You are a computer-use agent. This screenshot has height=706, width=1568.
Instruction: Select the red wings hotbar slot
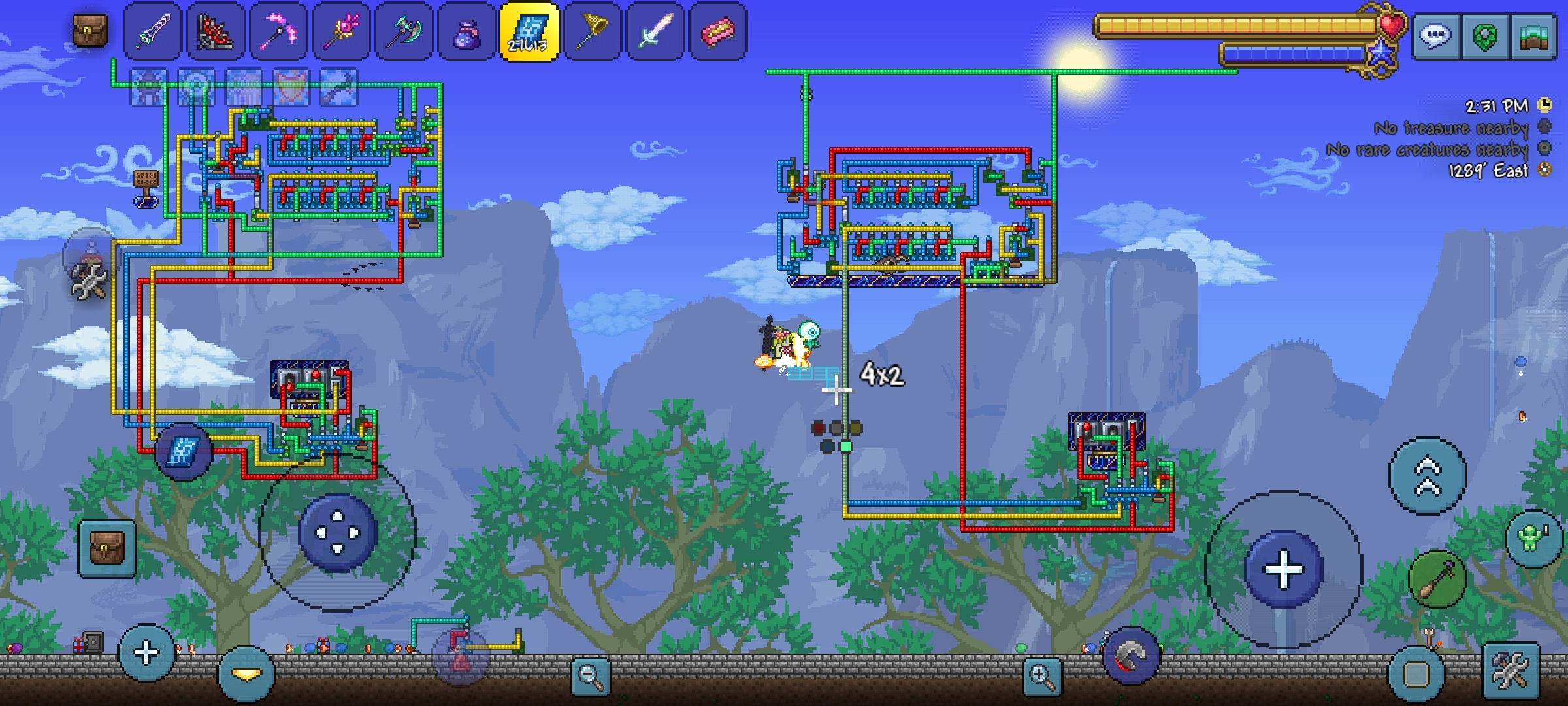[x=216, y=31]
